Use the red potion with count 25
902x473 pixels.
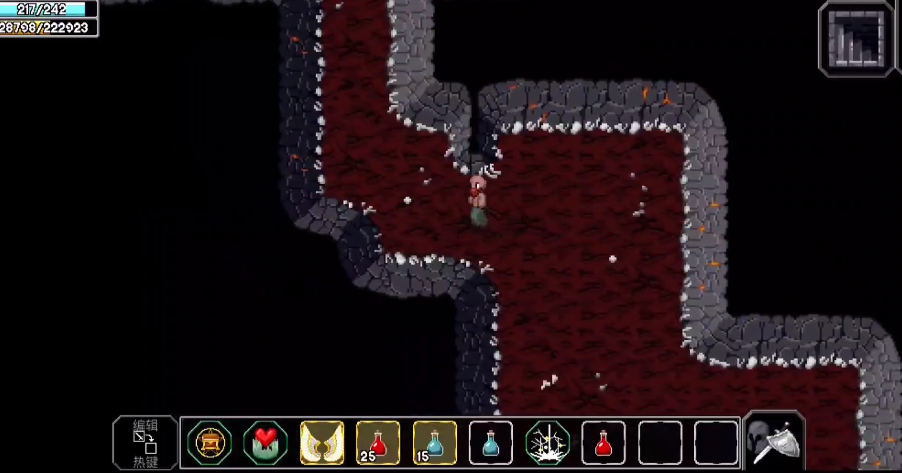[378, 442]
